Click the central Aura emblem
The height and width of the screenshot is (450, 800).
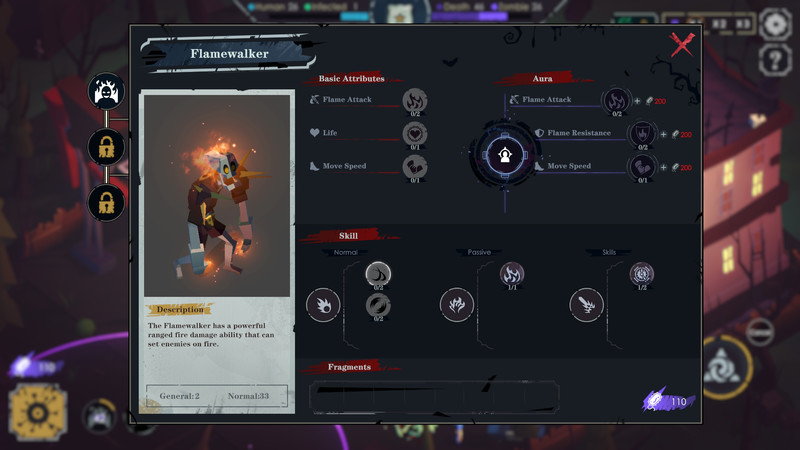(x=504, y=154)
